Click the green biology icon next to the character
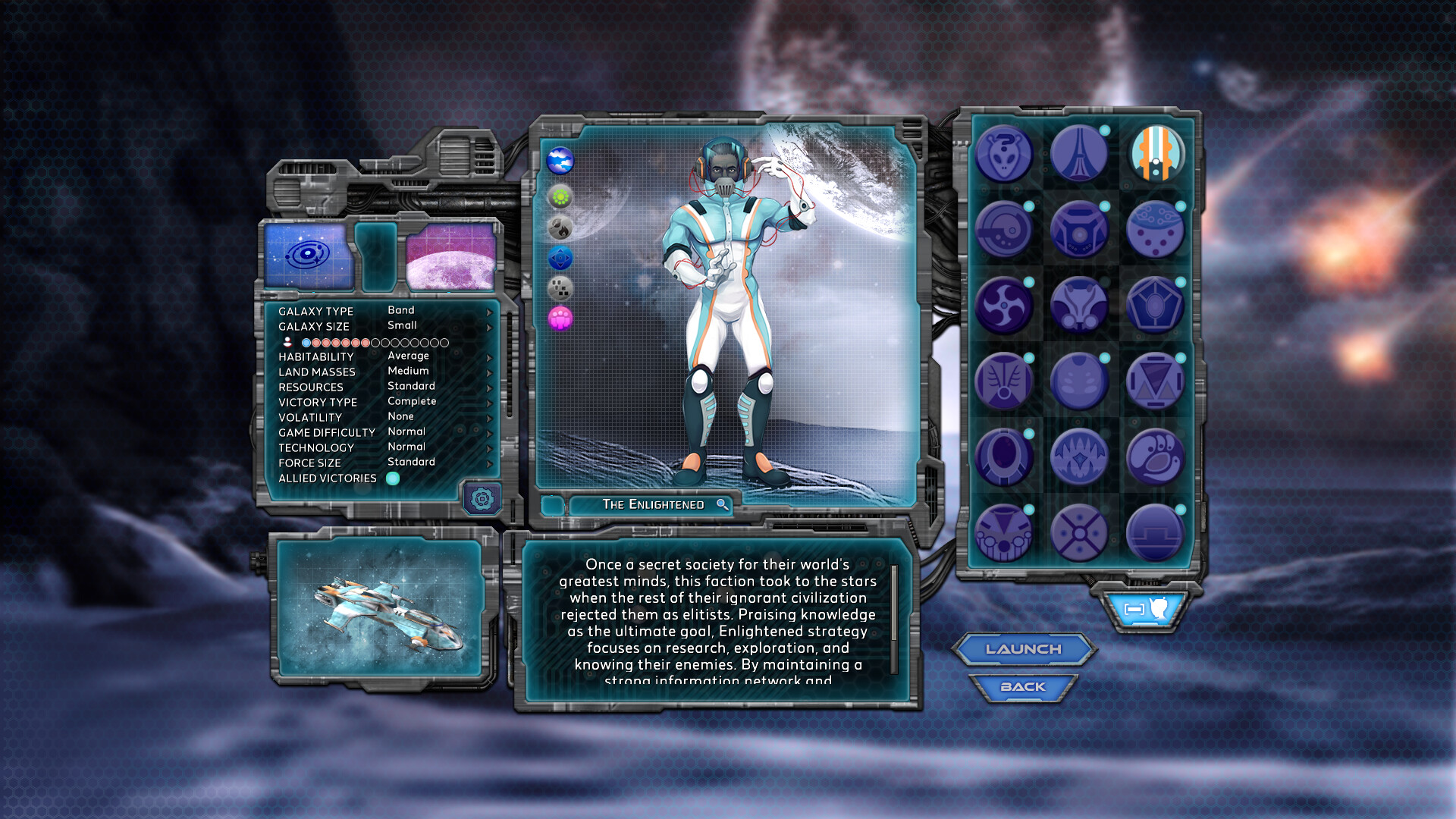This screenshot has height=819, width=1456. (x=560, y=196)
